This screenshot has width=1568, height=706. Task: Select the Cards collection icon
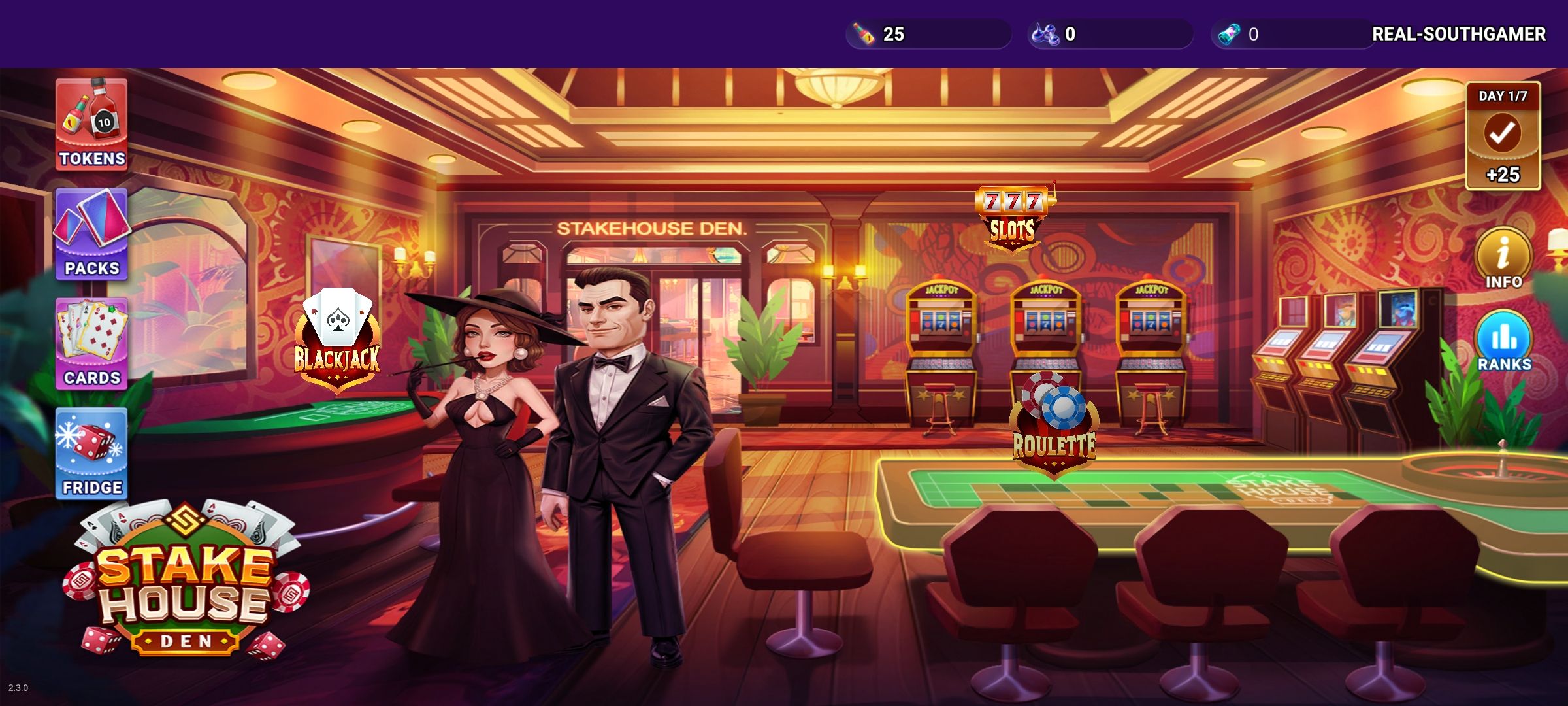(91, 340)
